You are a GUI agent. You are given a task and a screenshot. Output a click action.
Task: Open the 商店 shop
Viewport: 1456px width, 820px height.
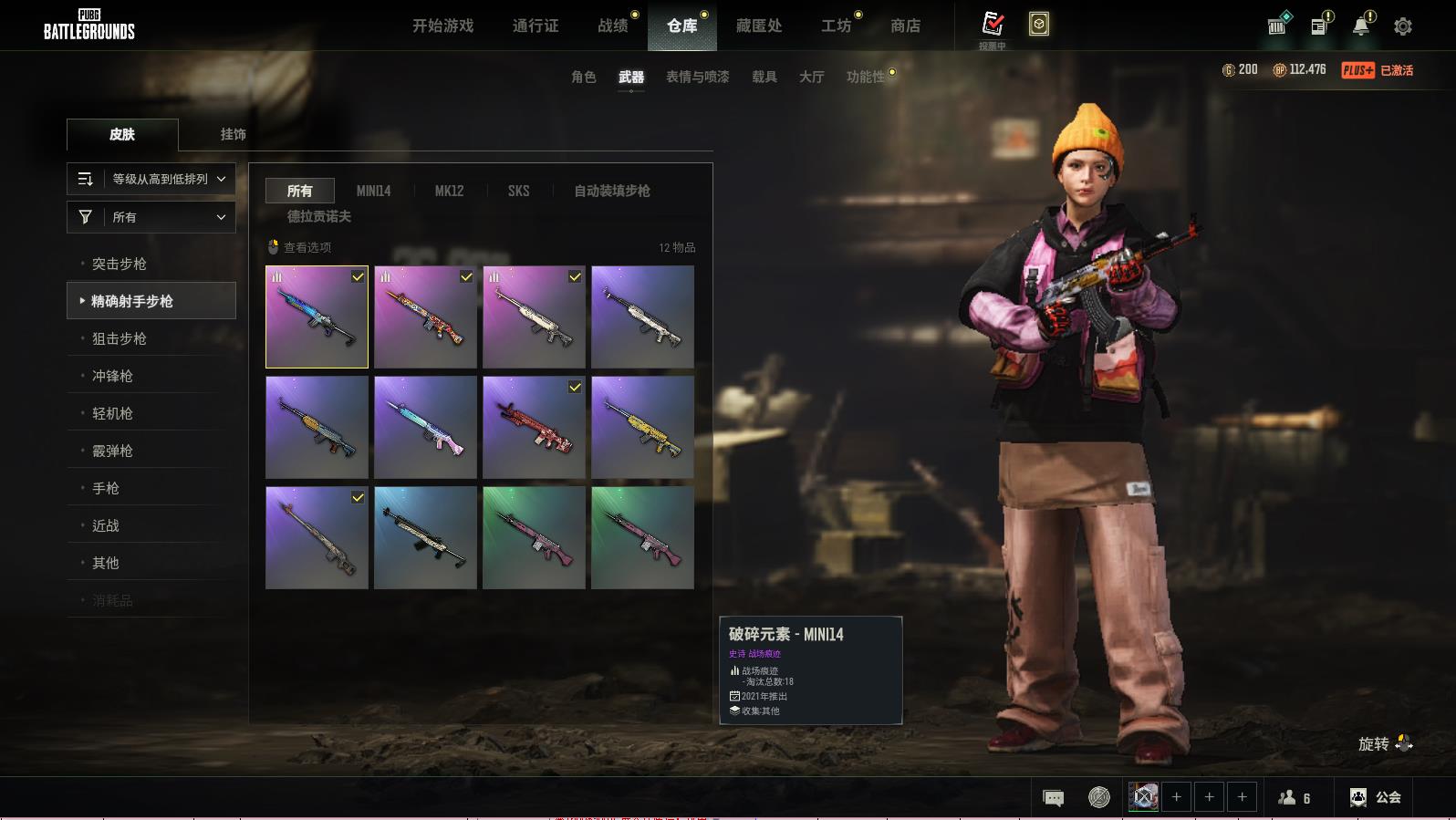(x=905, y=26)
